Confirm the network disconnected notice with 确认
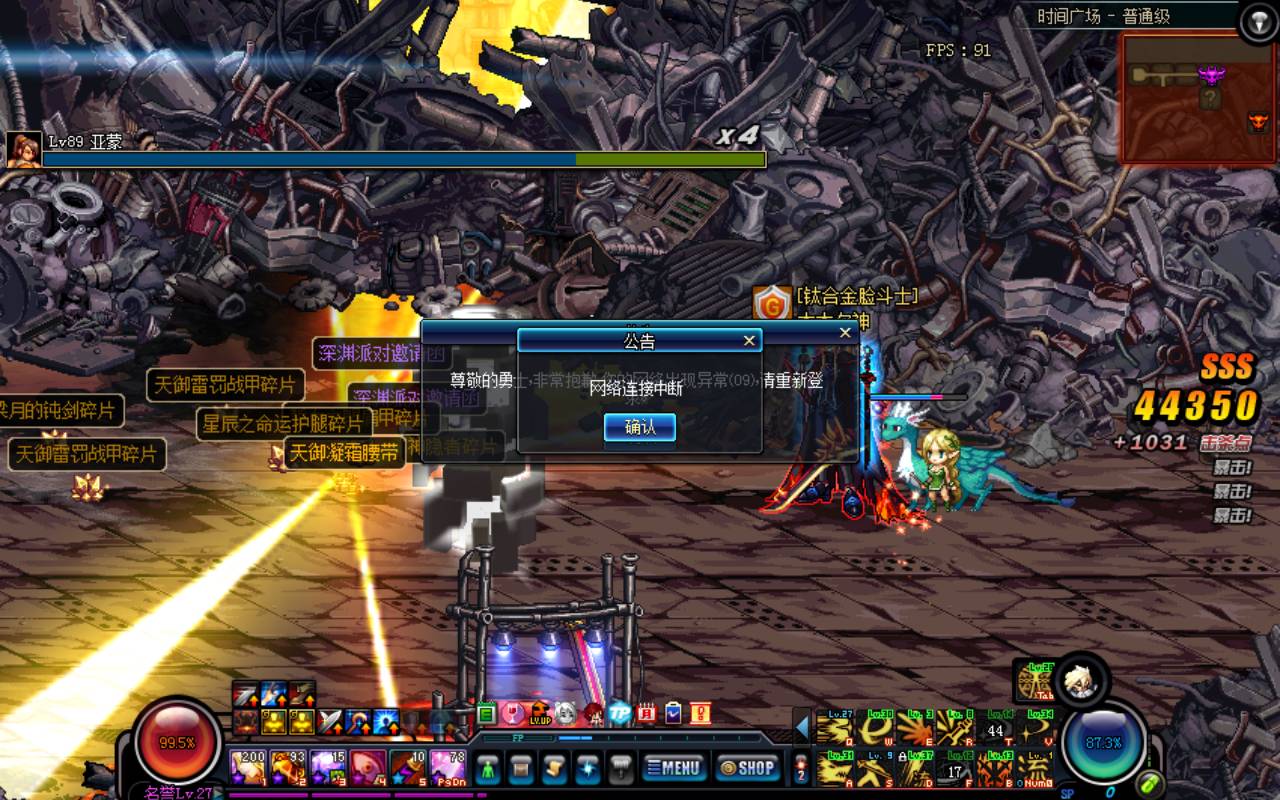This screenshot has height=800, width=1280. (640, 427)
